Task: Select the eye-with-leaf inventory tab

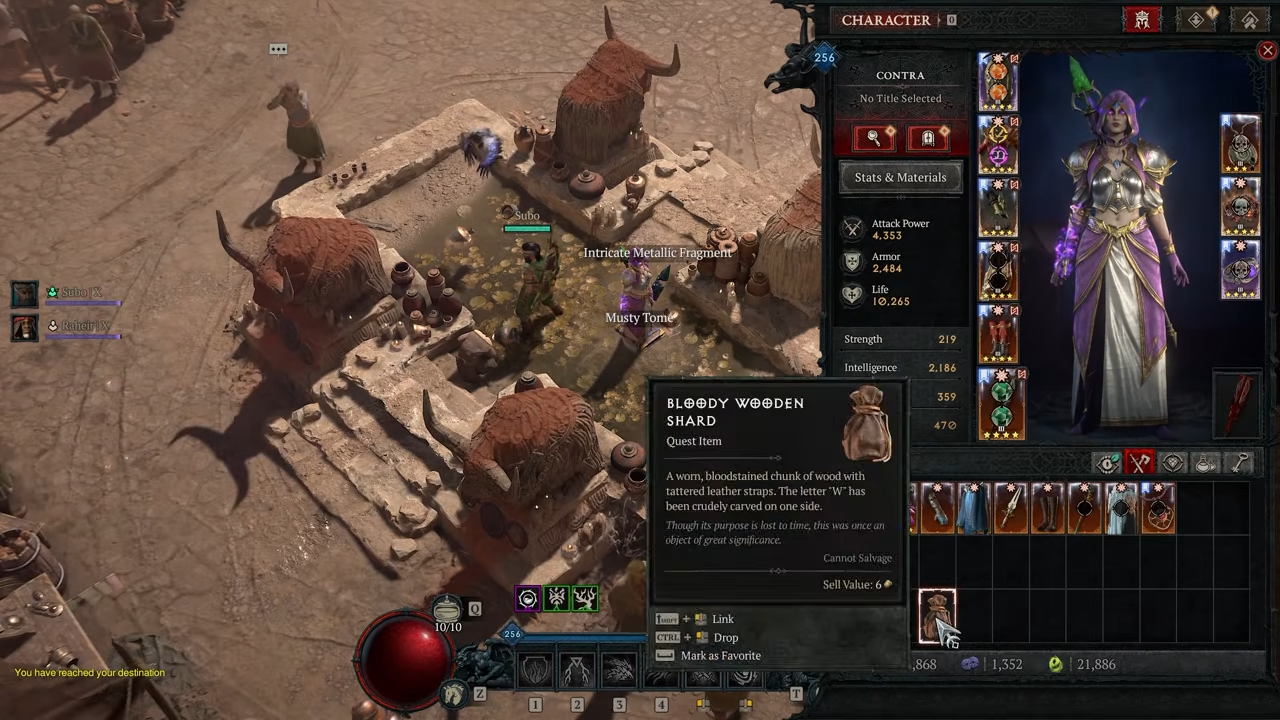Action: [1107, 462]
